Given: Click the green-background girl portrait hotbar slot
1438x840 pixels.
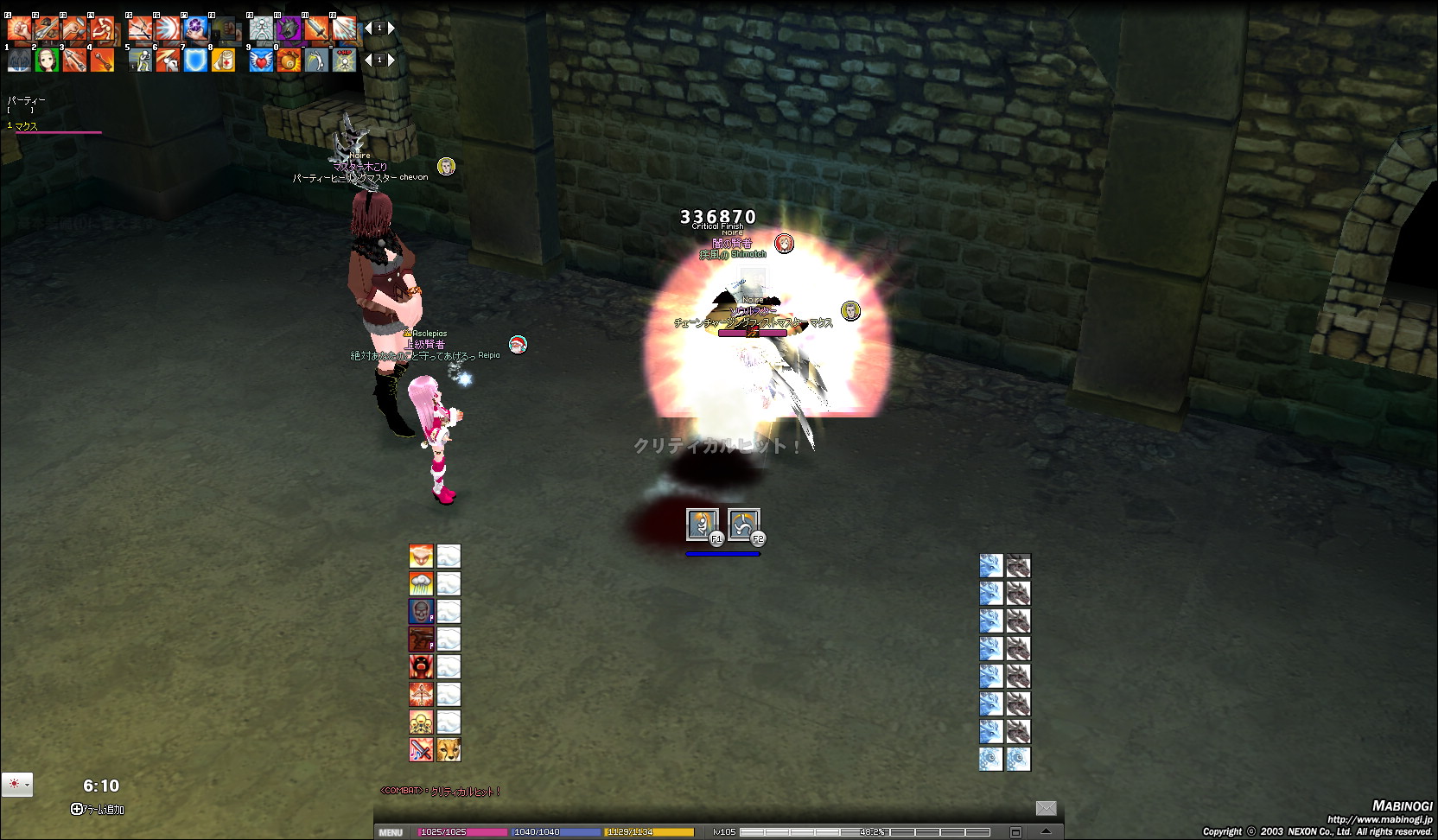Looking at the screenshot, I should tap(47, 60).
